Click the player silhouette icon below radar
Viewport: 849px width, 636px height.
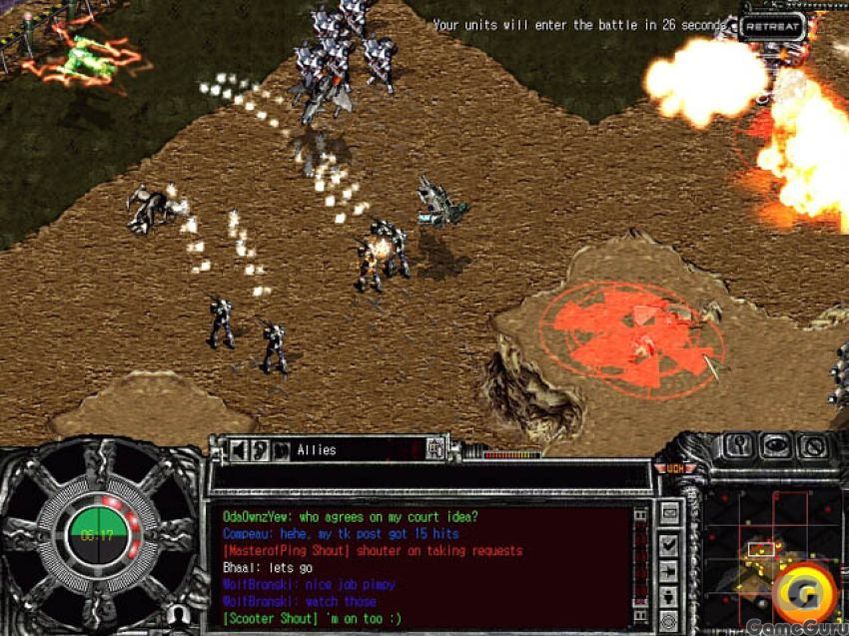coord(177,613)
